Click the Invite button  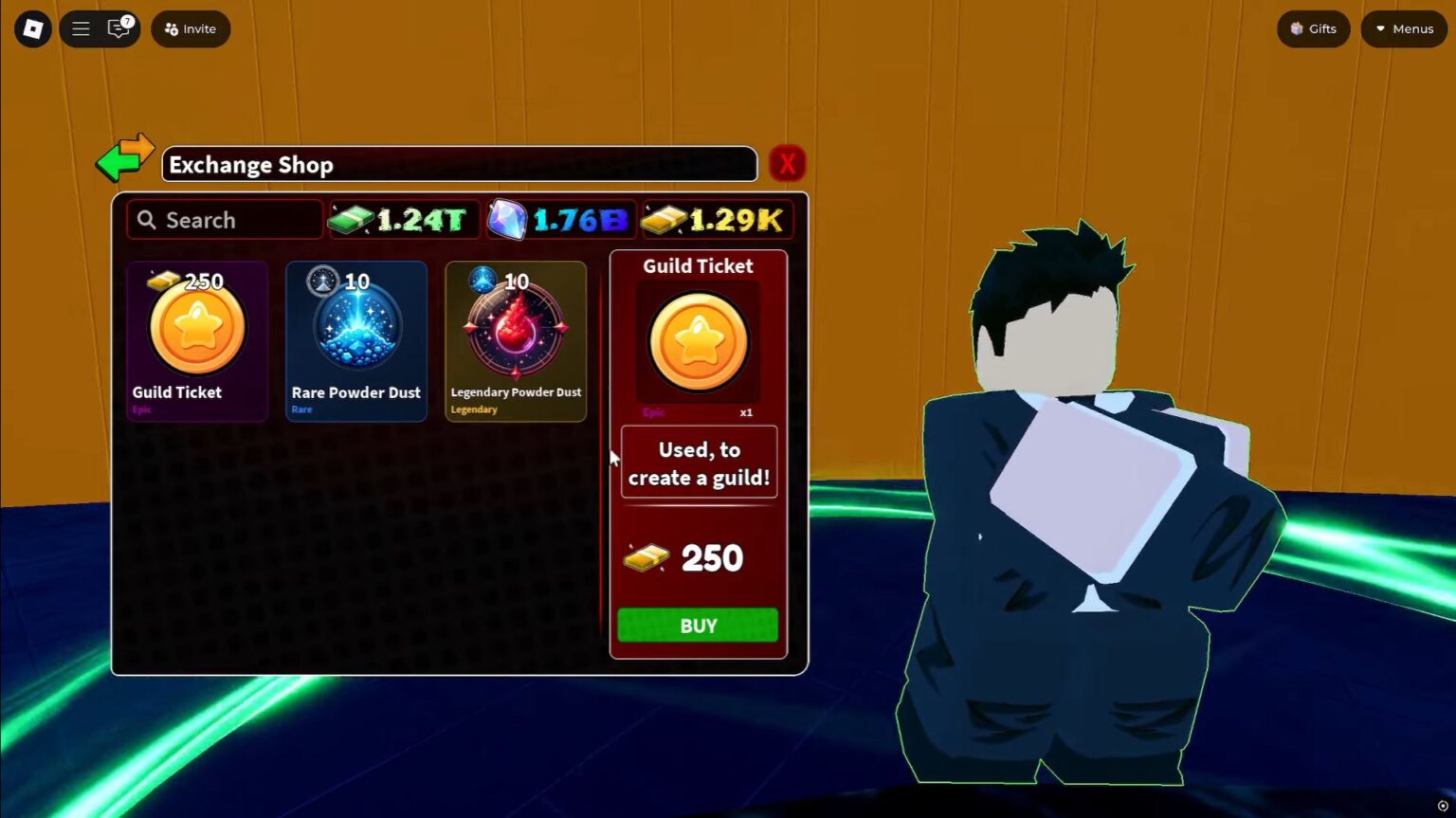tap(190, 28)
